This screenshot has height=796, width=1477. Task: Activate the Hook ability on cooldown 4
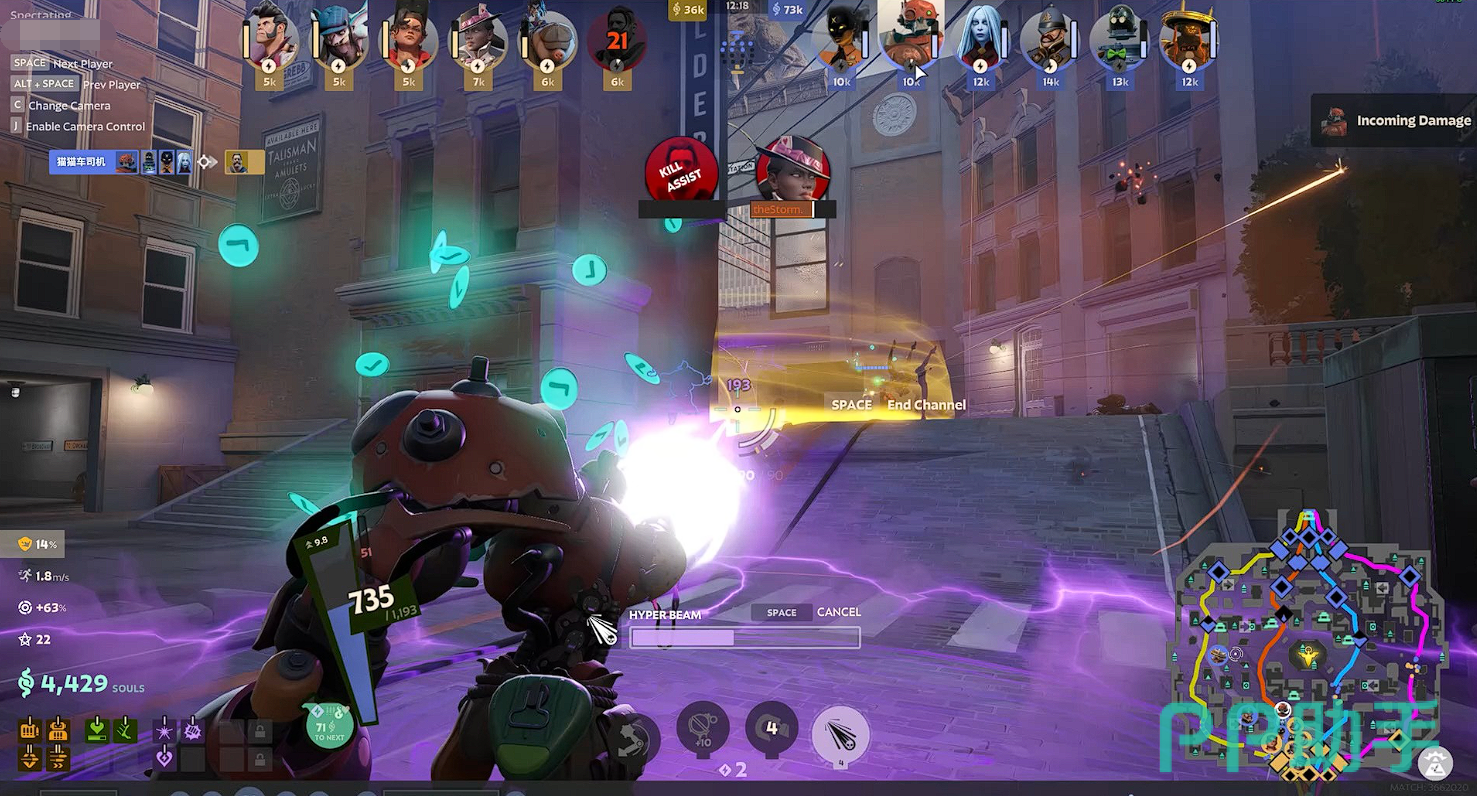(771, 728)
